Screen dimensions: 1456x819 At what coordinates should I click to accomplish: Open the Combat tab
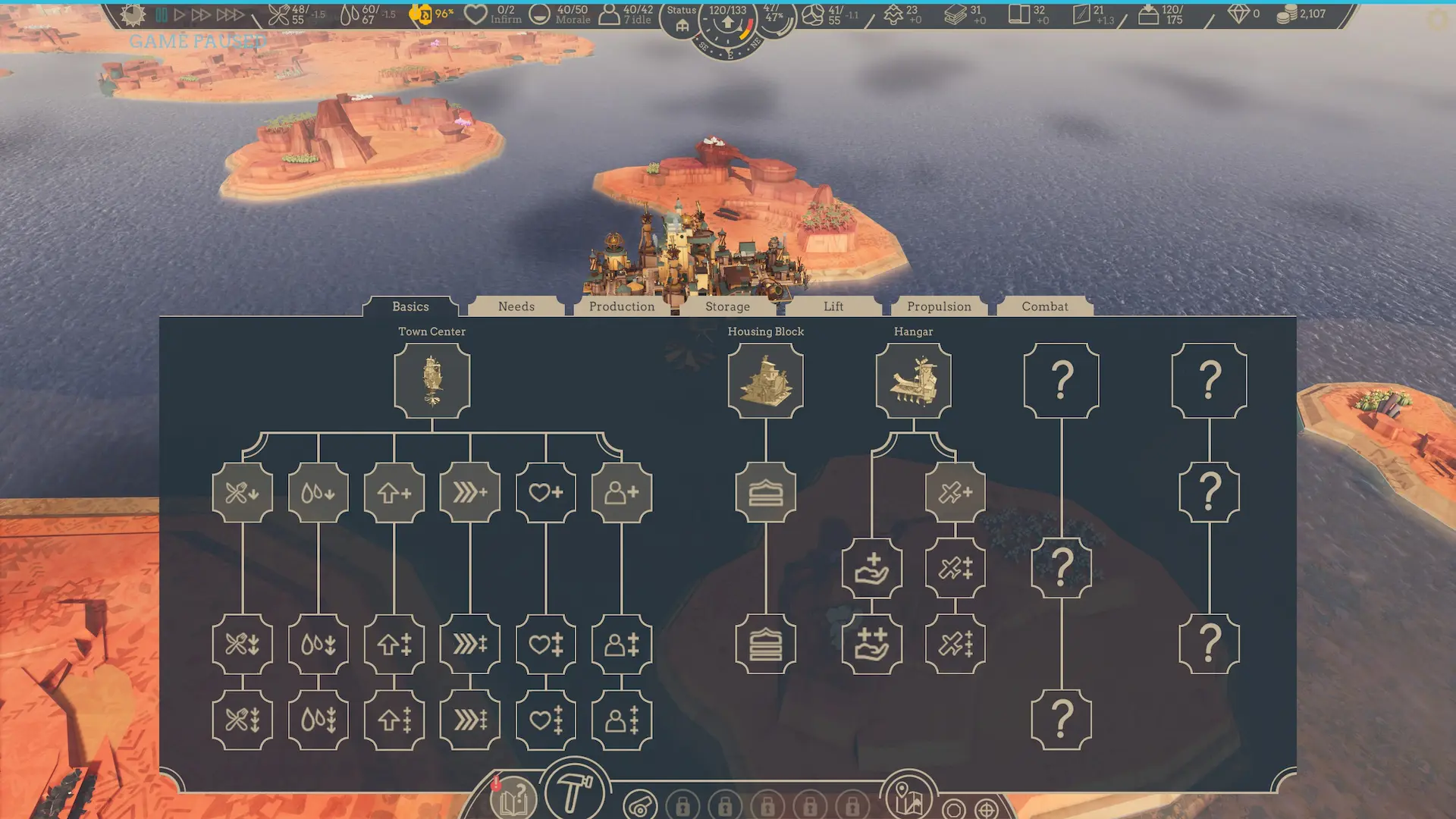(x=1045, y=306)
